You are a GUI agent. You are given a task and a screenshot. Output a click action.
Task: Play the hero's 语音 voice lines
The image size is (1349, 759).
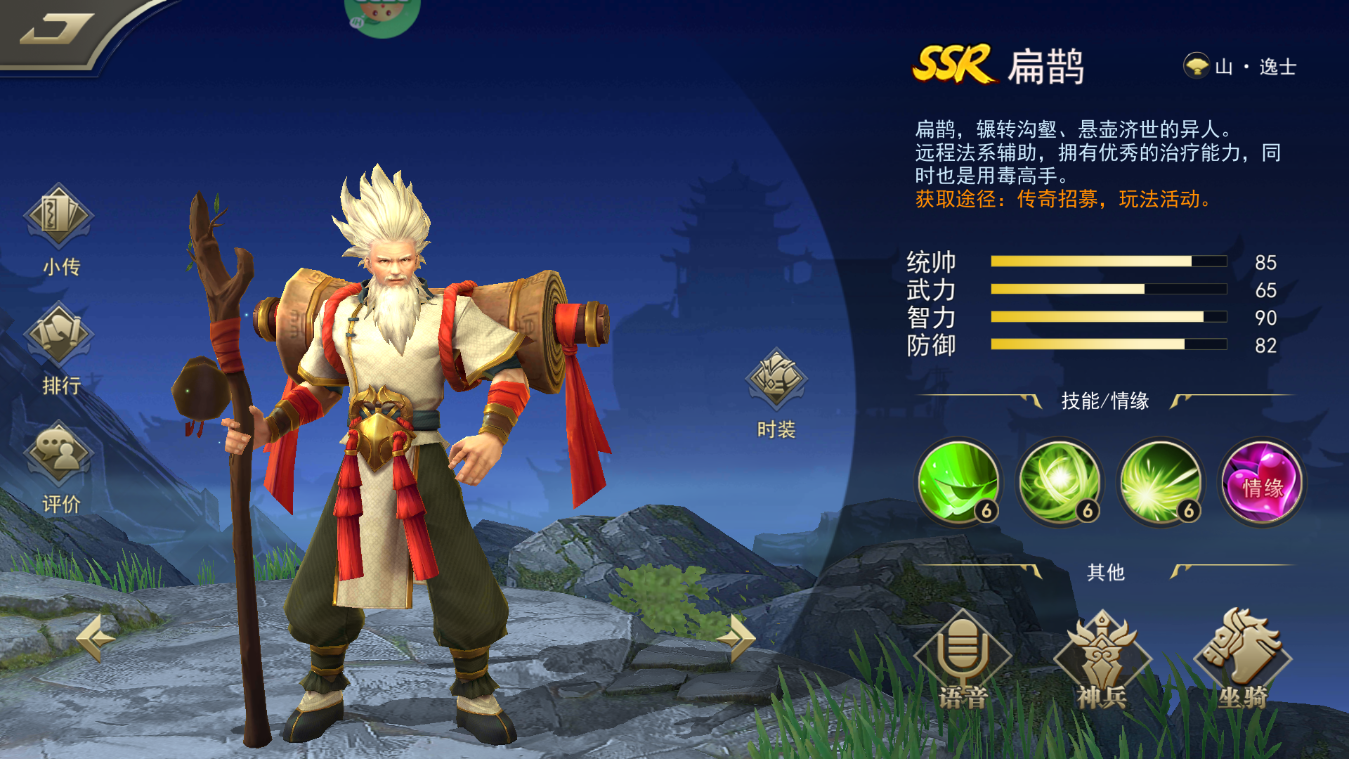963,660
